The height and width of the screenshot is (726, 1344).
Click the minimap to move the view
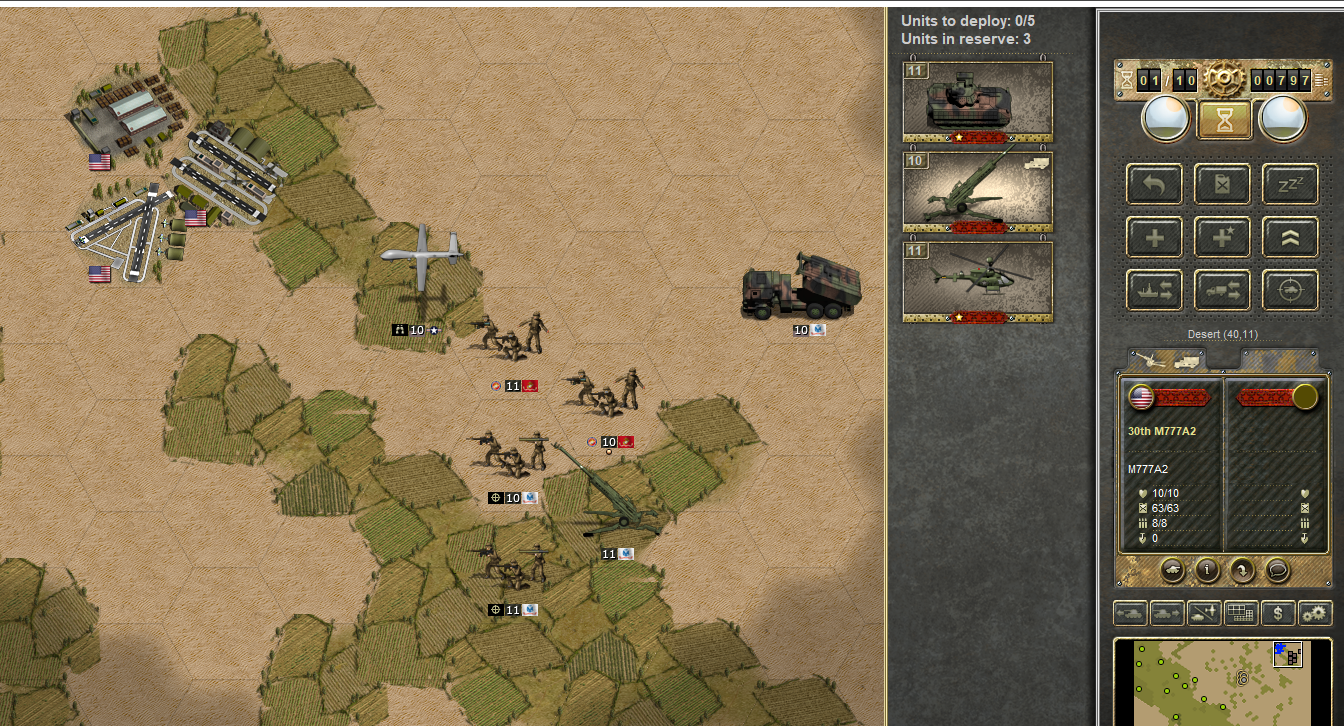click(1222, 682)
